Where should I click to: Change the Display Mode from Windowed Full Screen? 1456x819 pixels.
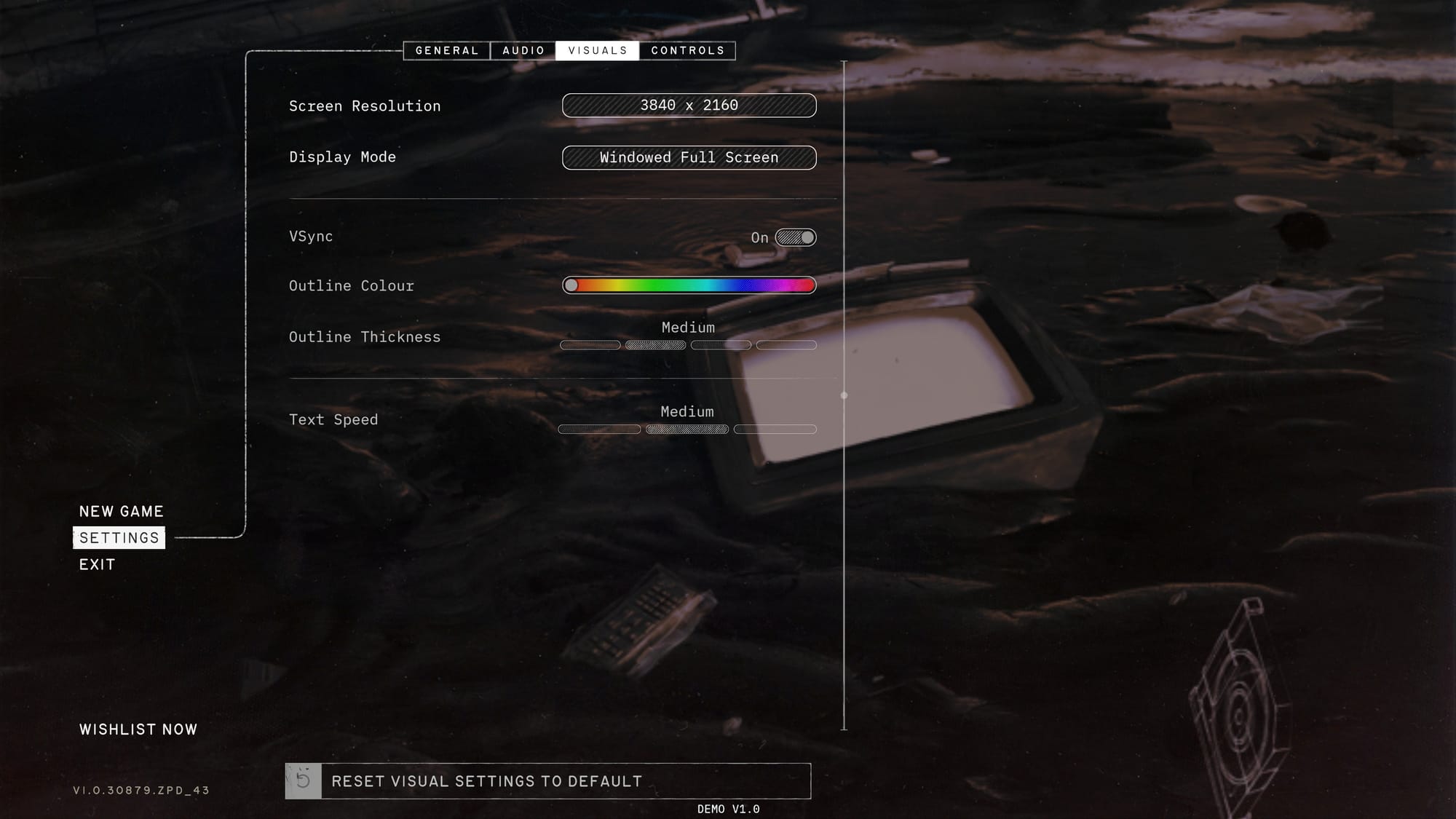click(x=689, y=157)
